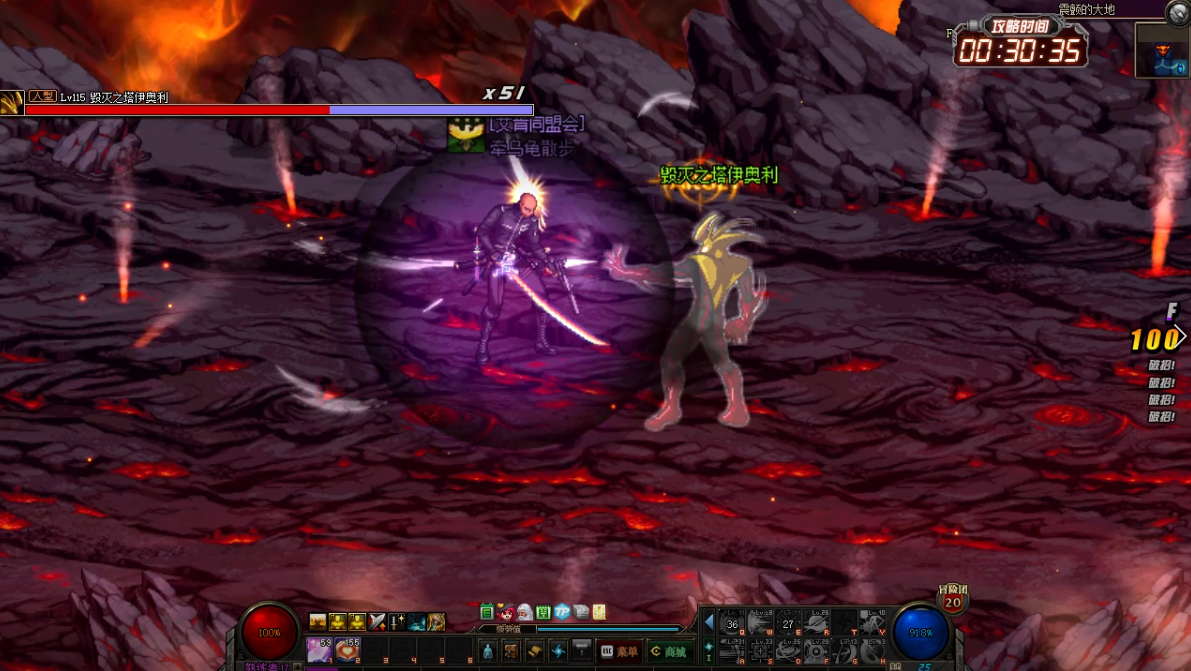Use the S skill with crosshair icon
1191x671 pixels.
click(760, 652)
